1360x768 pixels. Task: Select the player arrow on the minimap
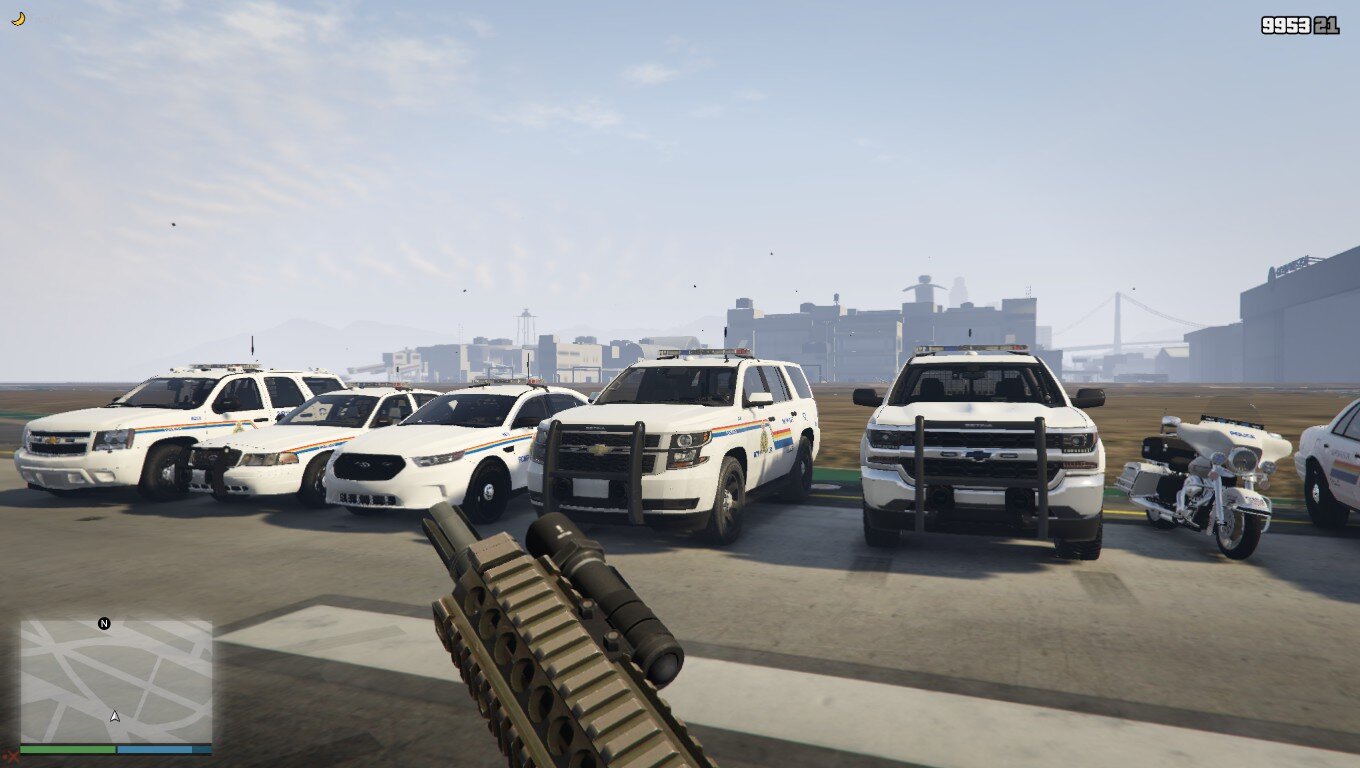tap(113, 716)
